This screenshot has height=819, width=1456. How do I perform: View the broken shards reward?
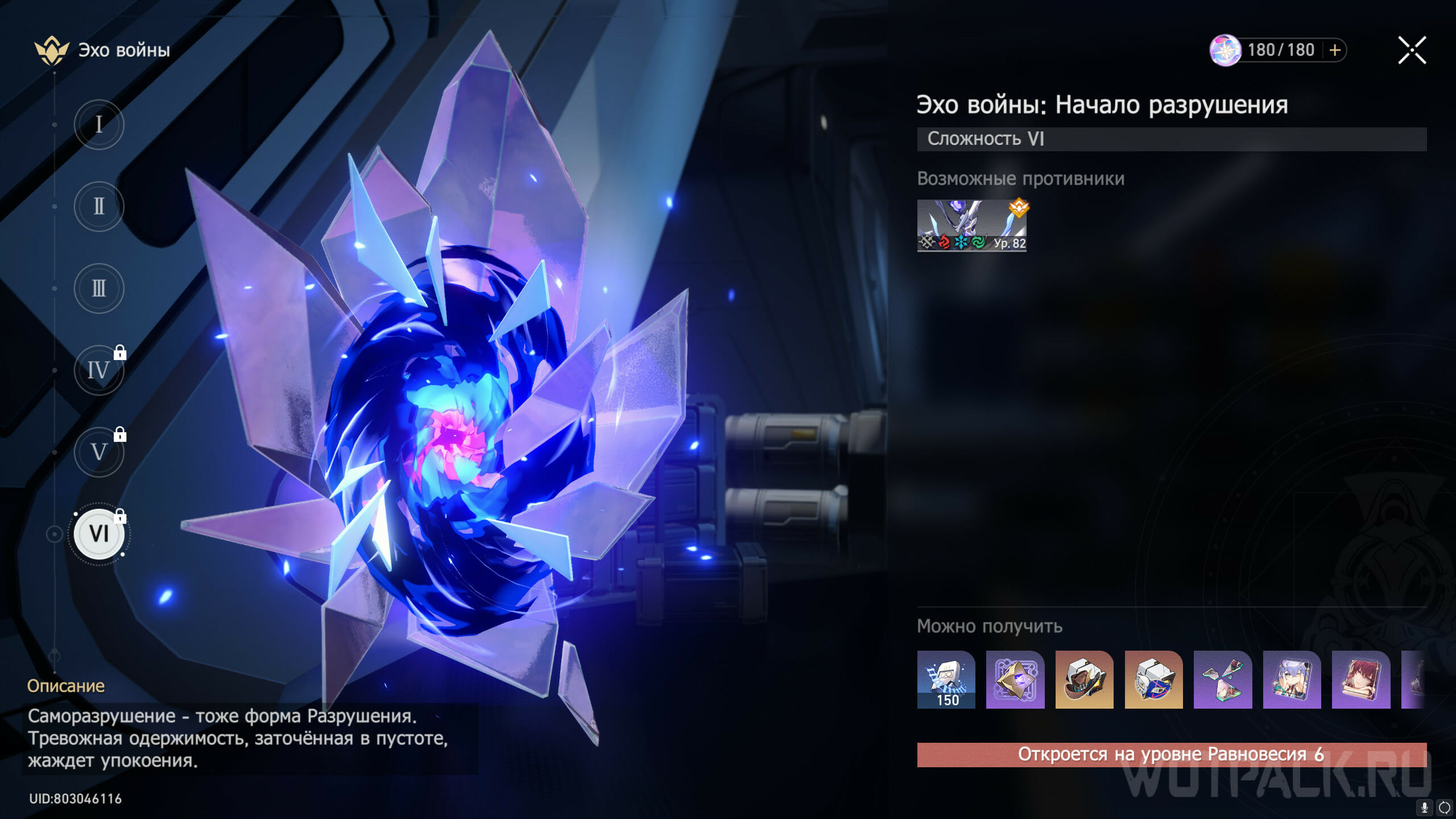1223,680
